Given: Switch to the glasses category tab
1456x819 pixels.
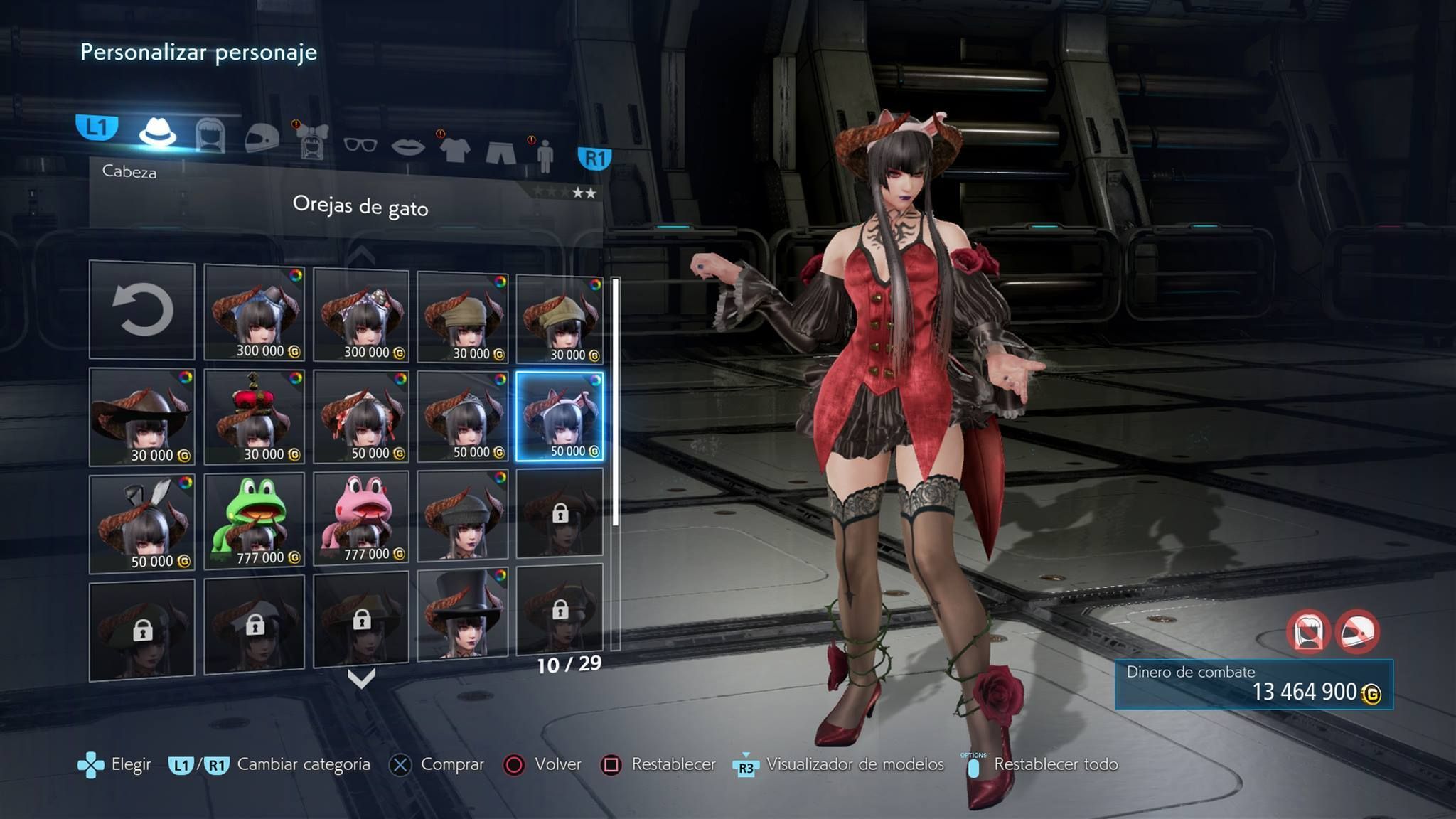Looking at the screenshot, I should (x=360, y=145).
